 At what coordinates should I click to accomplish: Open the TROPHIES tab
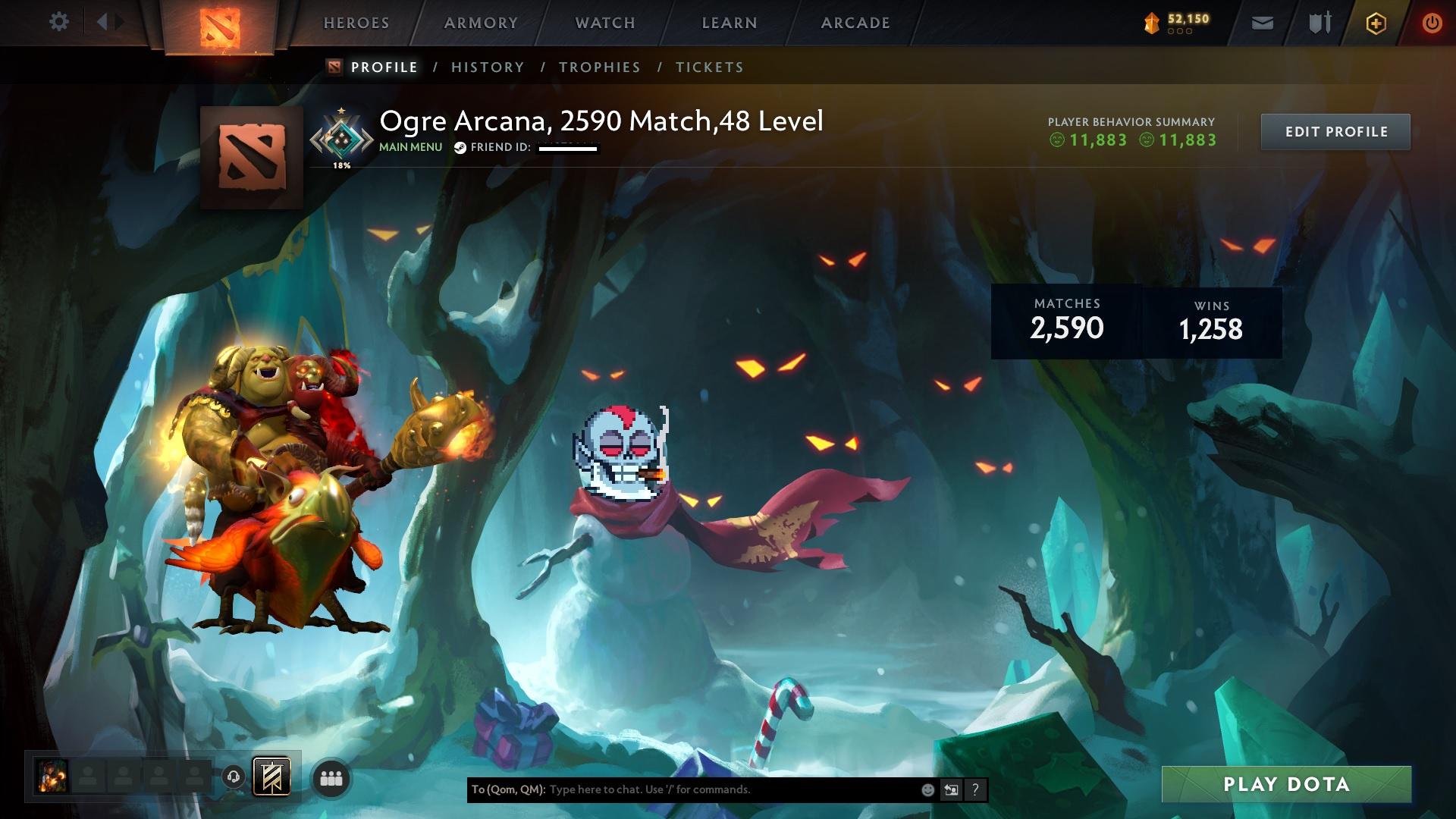pos(599,67)
